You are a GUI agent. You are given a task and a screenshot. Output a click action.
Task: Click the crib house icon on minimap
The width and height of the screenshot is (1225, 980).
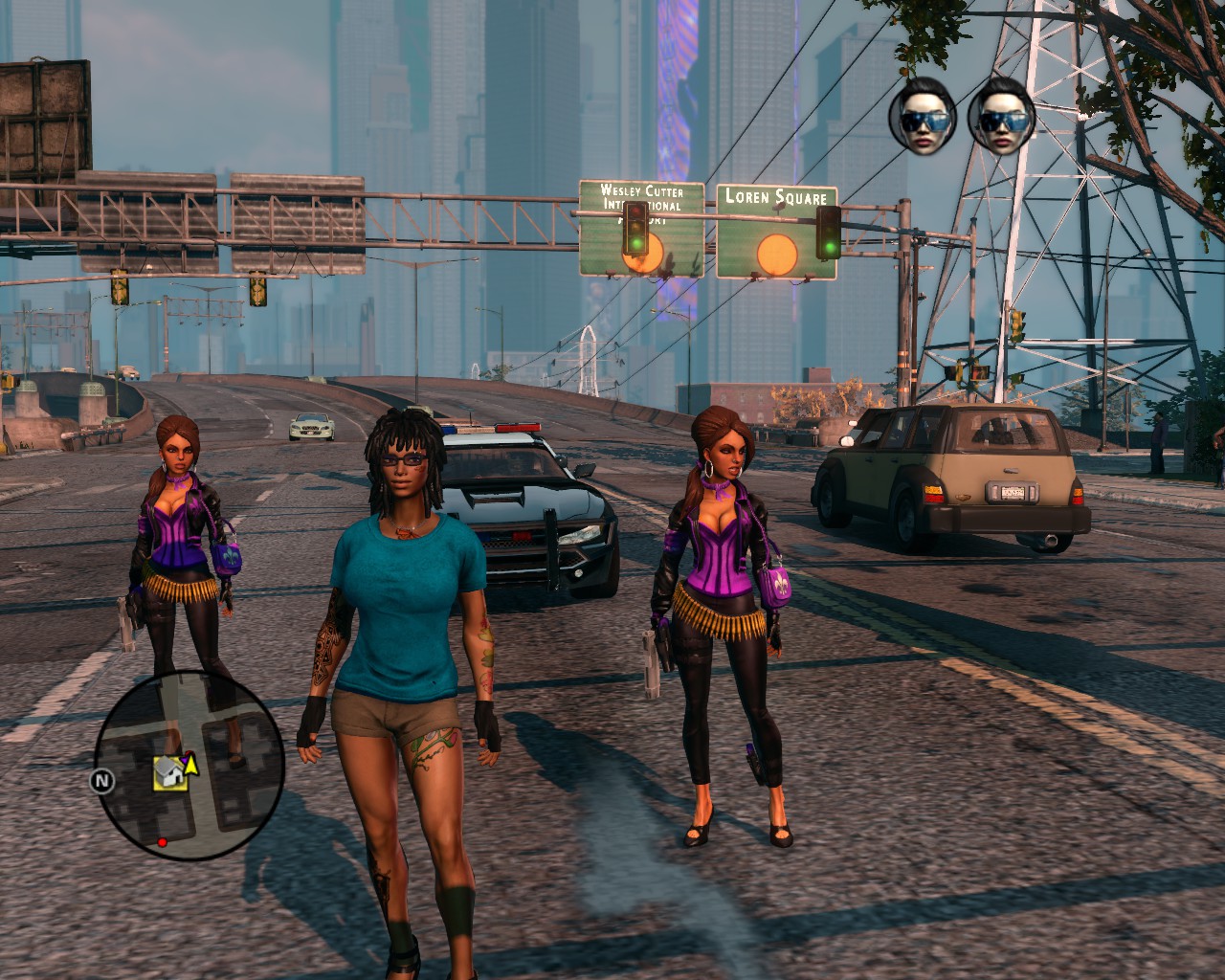168,772
